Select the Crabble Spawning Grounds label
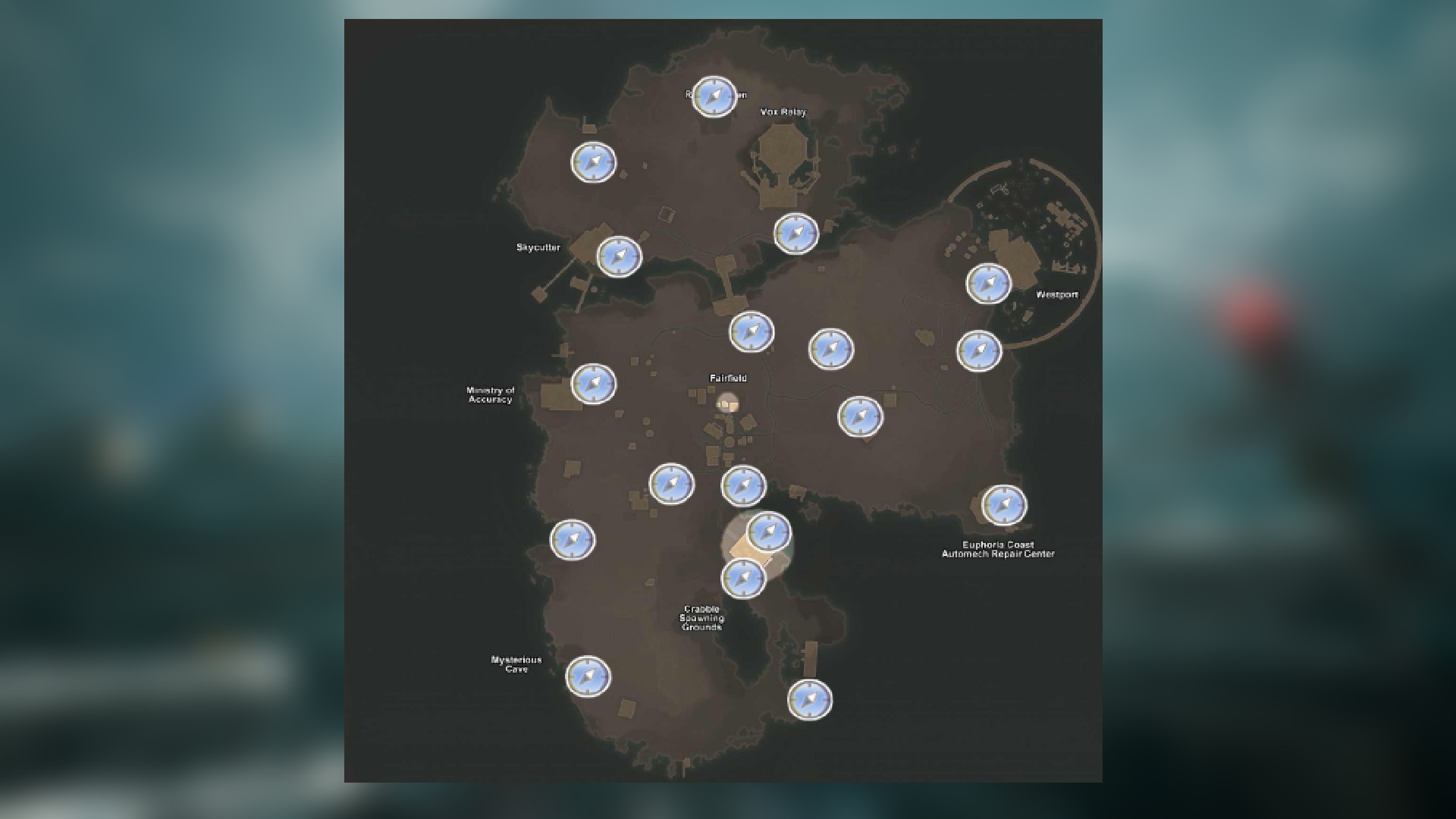The image size is (1456, 819). coord(702,618)
